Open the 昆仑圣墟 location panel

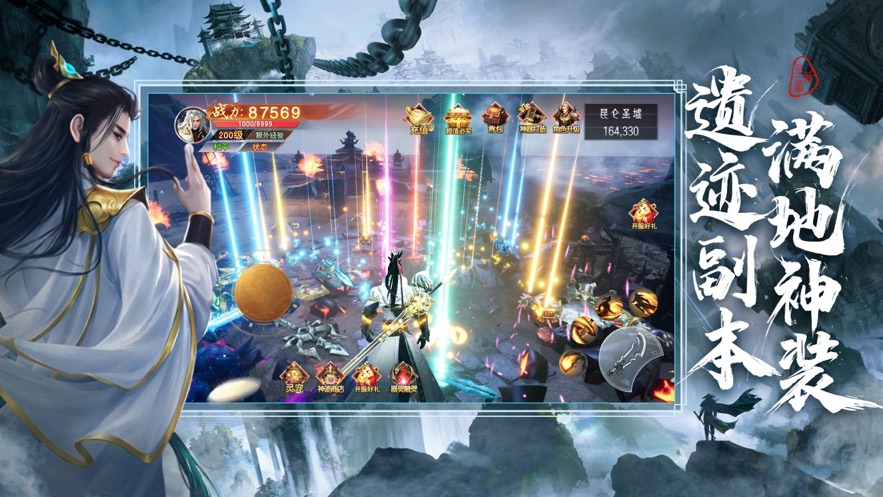click(620, 122)
